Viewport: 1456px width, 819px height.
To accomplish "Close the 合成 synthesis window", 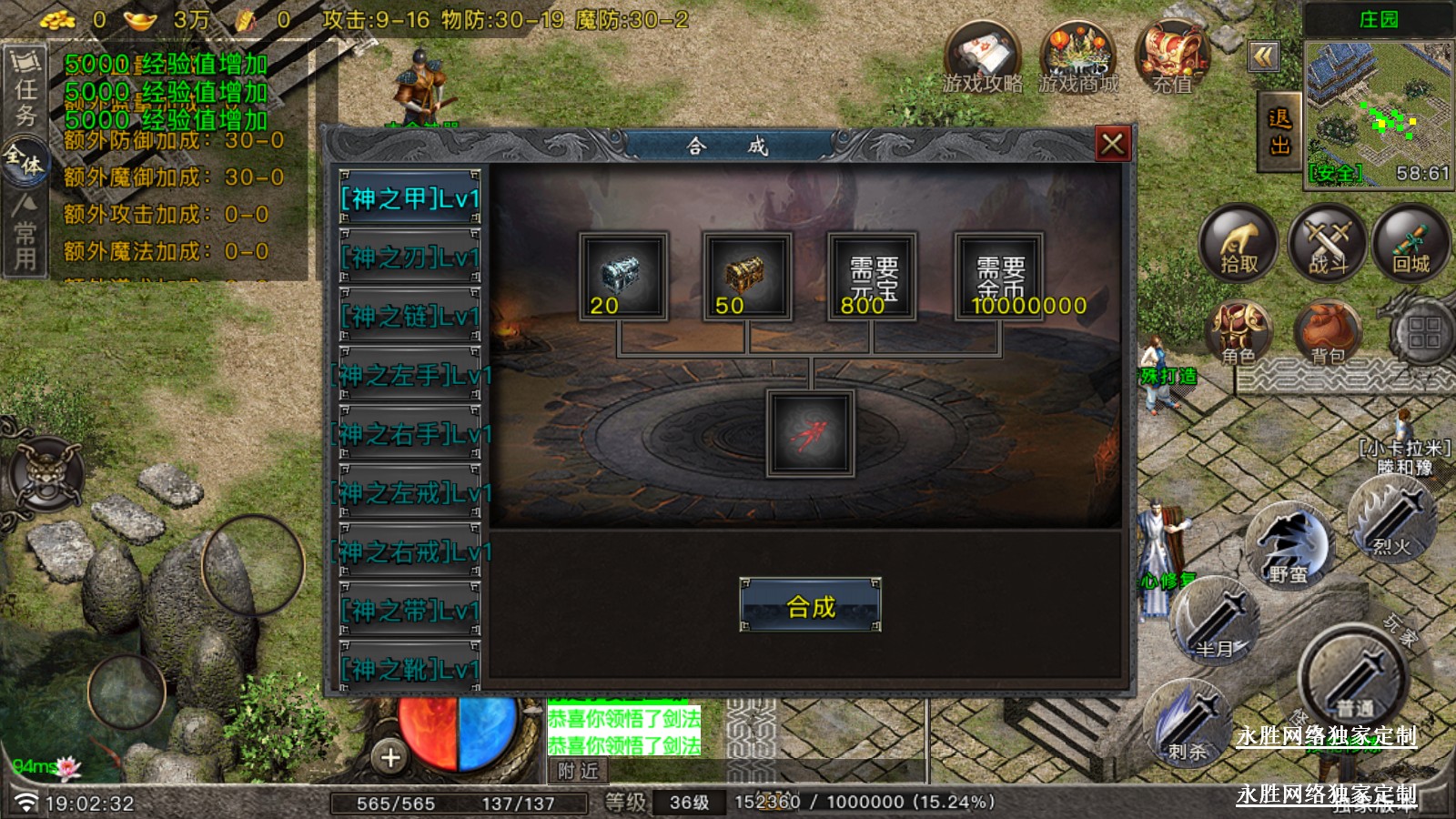I will 1112,144.
